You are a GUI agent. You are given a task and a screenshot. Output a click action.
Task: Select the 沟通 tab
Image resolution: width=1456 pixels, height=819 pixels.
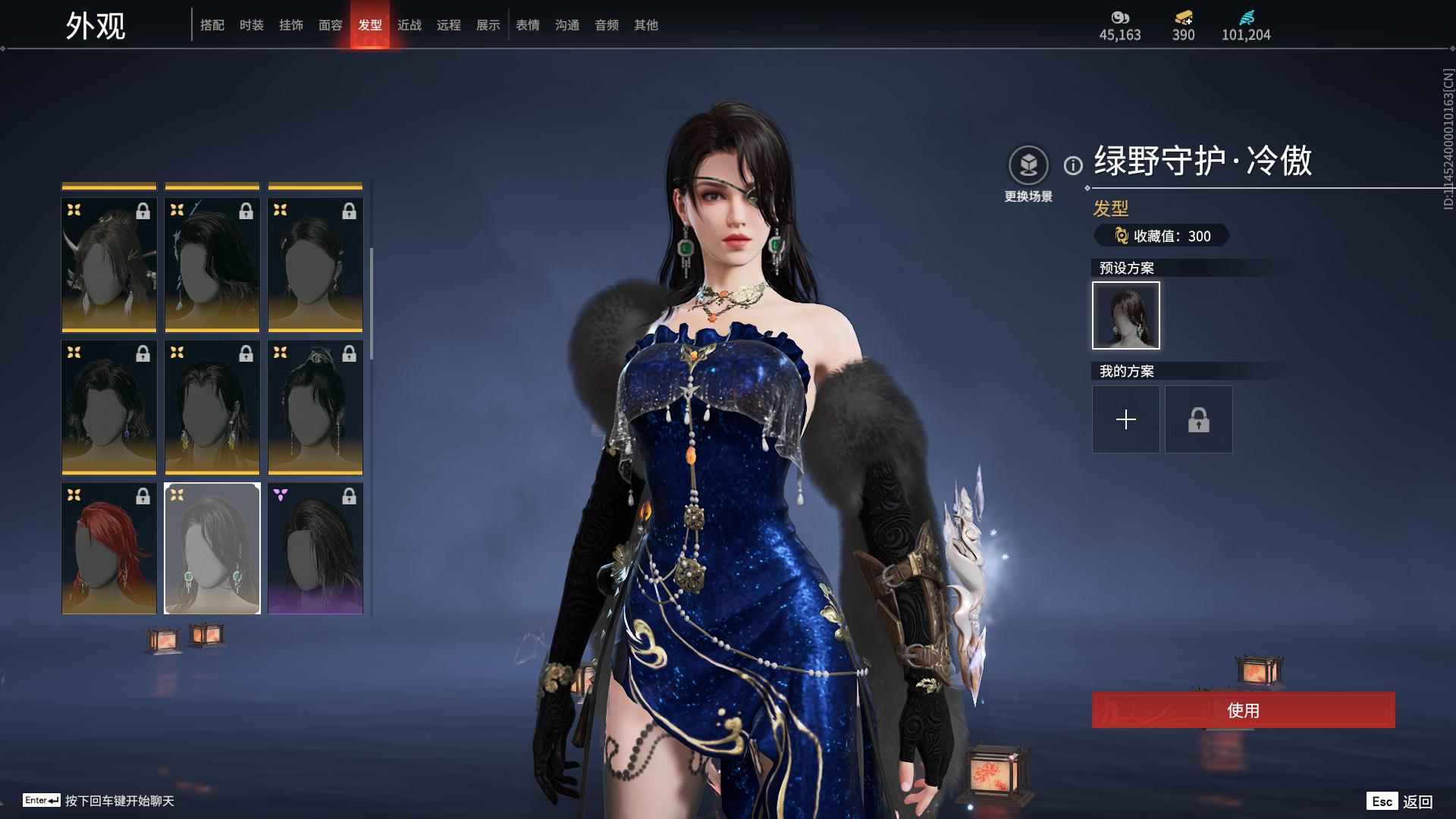(x=567, y=25)
